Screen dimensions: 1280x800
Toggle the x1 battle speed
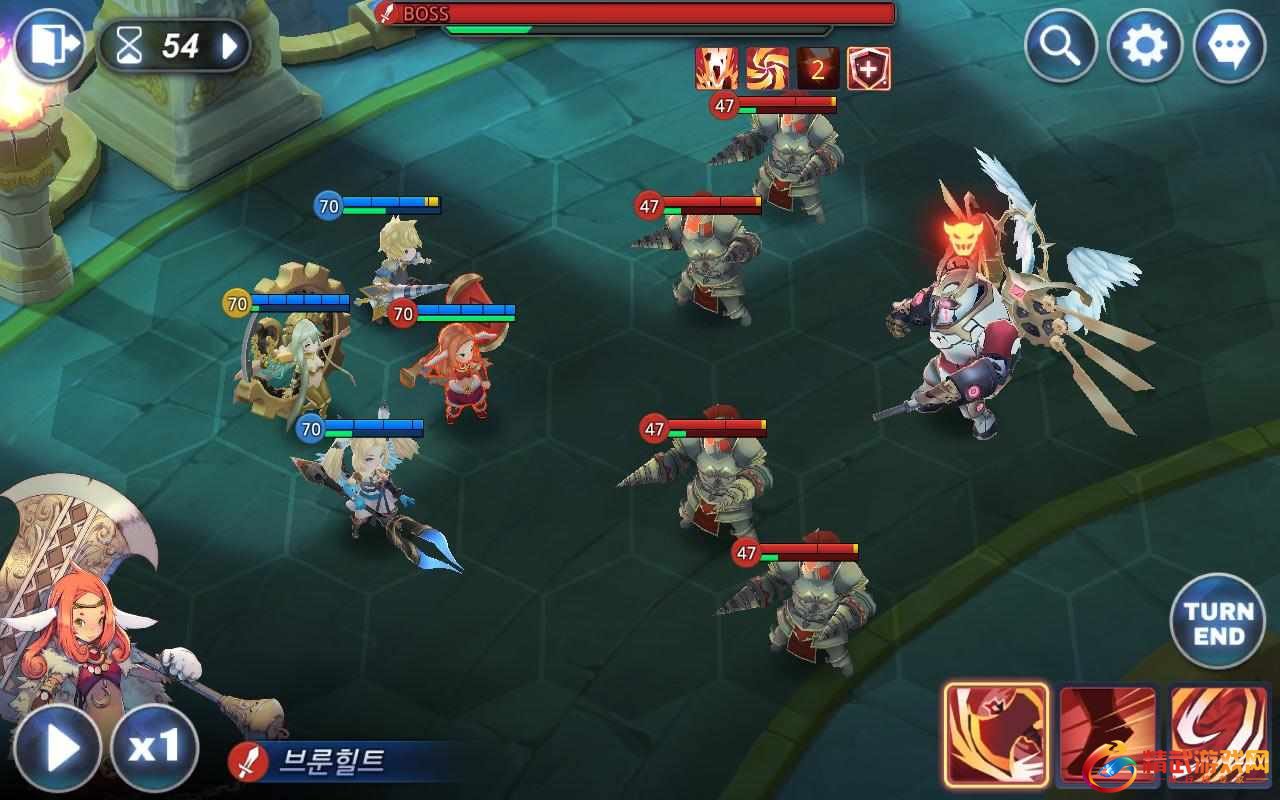pos(153,748)
